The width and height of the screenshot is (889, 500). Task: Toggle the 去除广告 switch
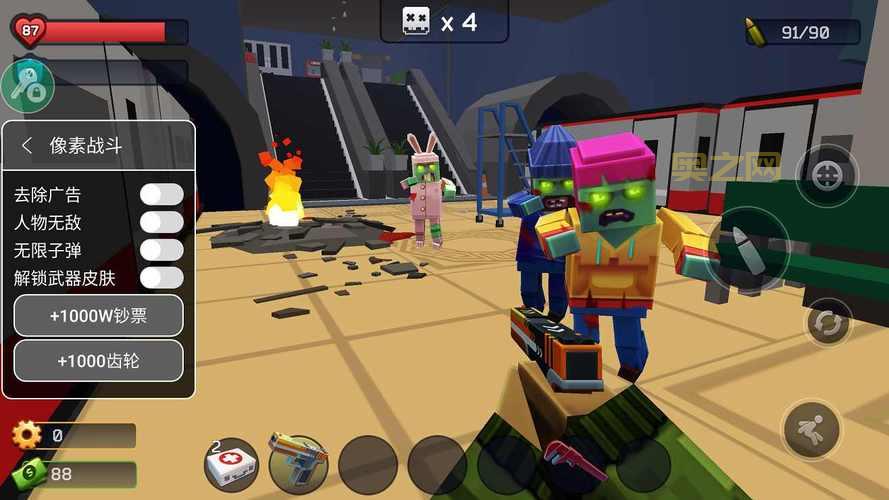161,194
